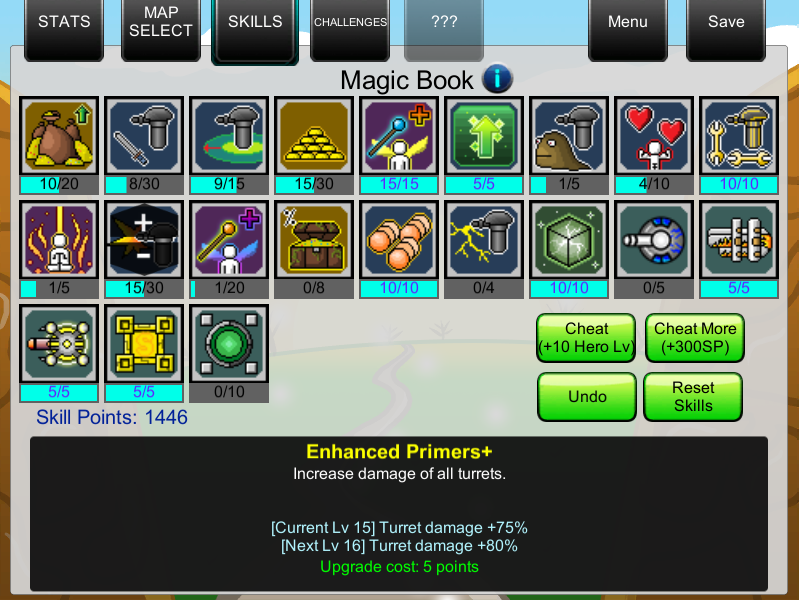
Task: Reset Skills
Action: click(693, 396)
